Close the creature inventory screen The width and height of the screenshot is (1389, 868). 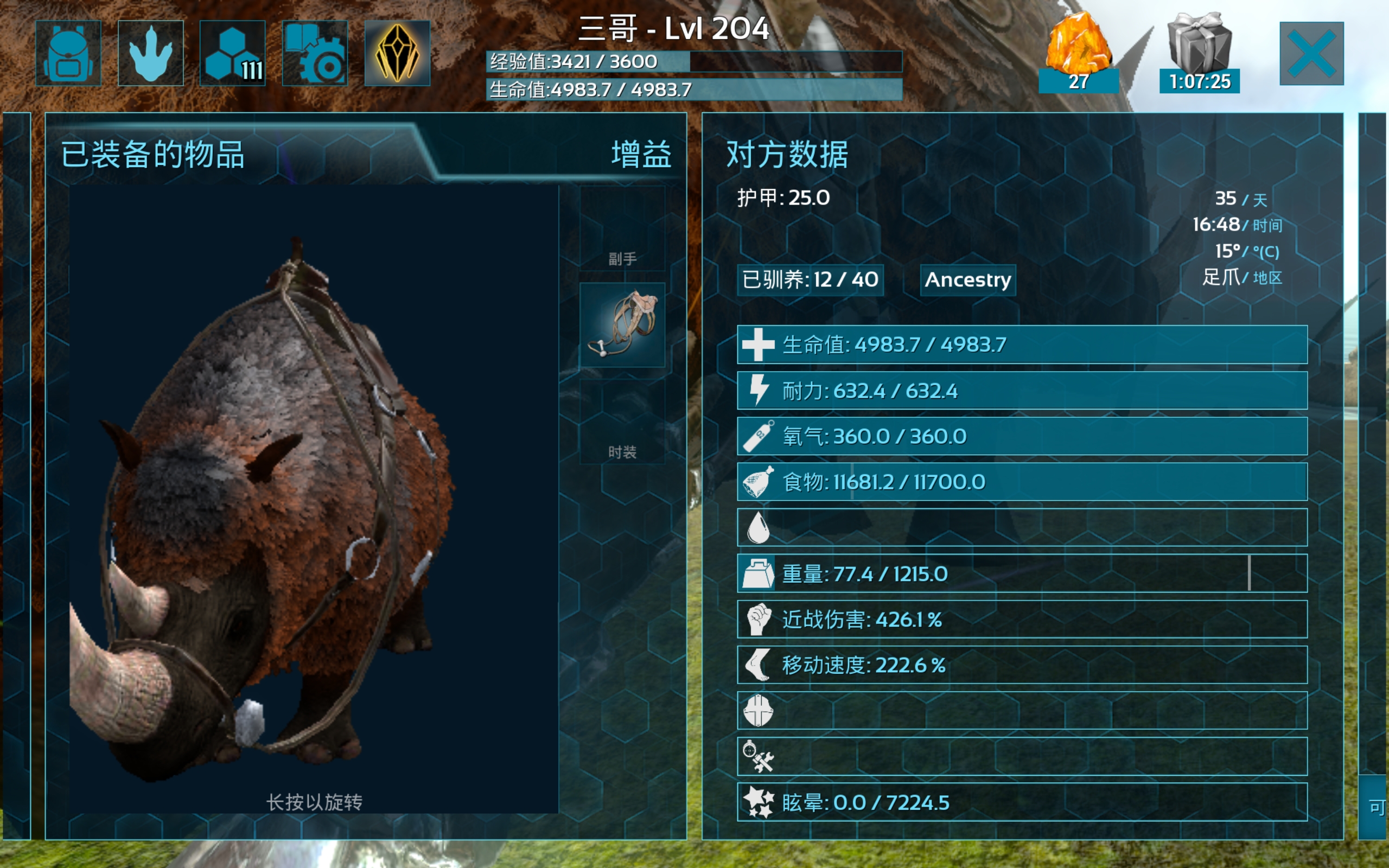click(1311, 53)
